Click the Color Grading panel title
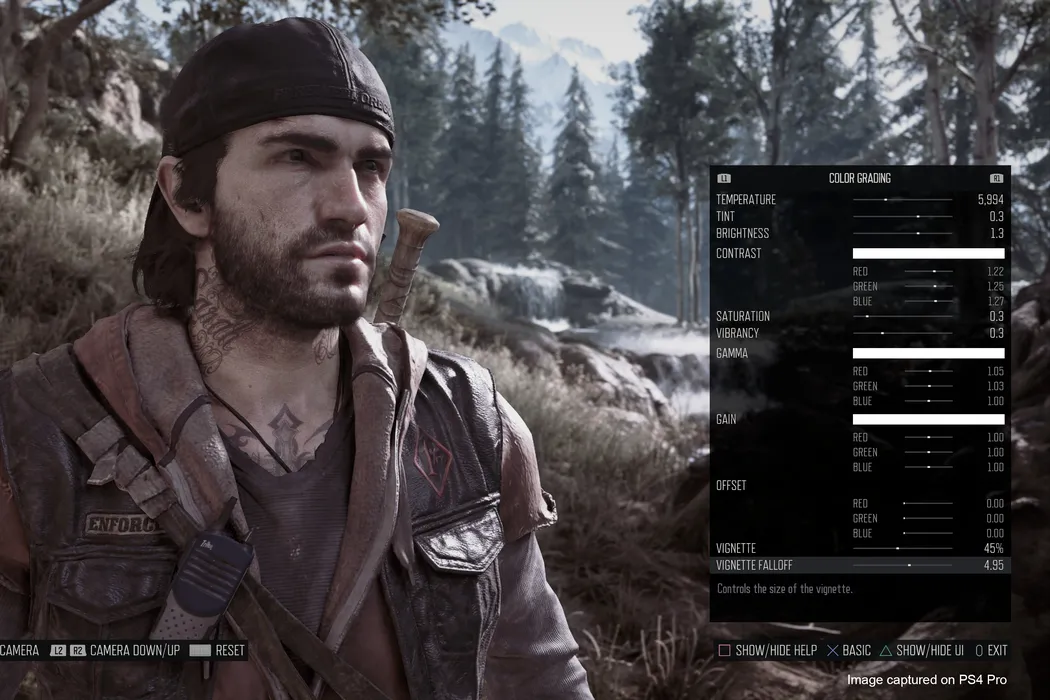1050x700 pixels. tap(859, 179)
